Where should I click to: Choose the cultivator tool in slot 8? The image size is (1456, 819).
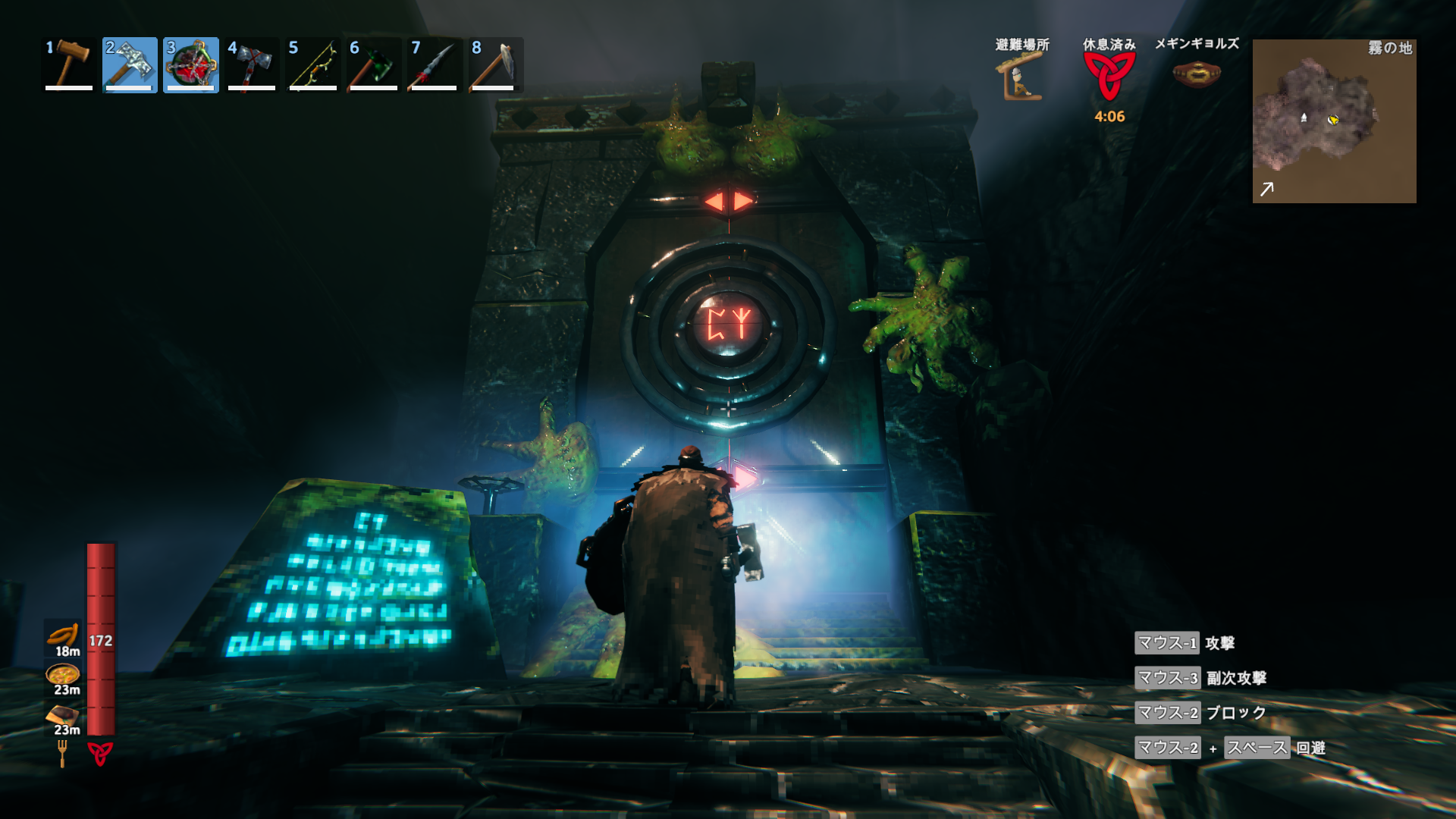pos(494,64)
